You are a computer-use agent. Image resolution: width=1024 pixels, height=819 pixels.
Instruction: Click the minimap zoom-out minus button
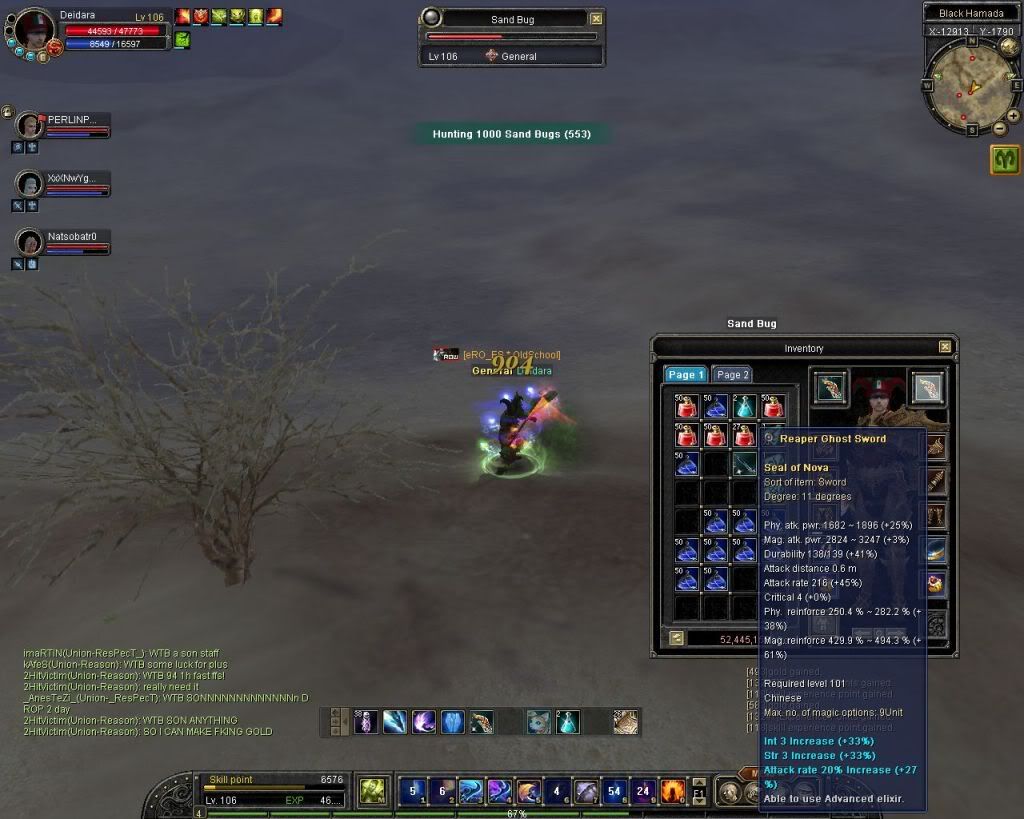click(999, 128)
